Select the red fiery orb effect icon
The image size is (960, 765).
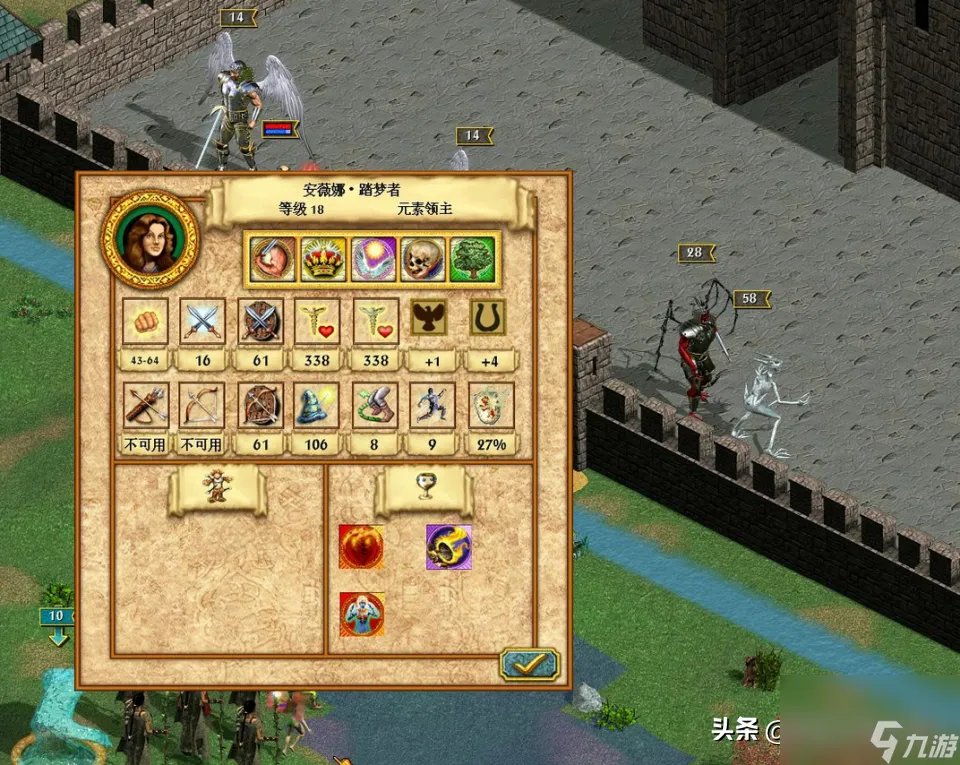tap(361, 546)
